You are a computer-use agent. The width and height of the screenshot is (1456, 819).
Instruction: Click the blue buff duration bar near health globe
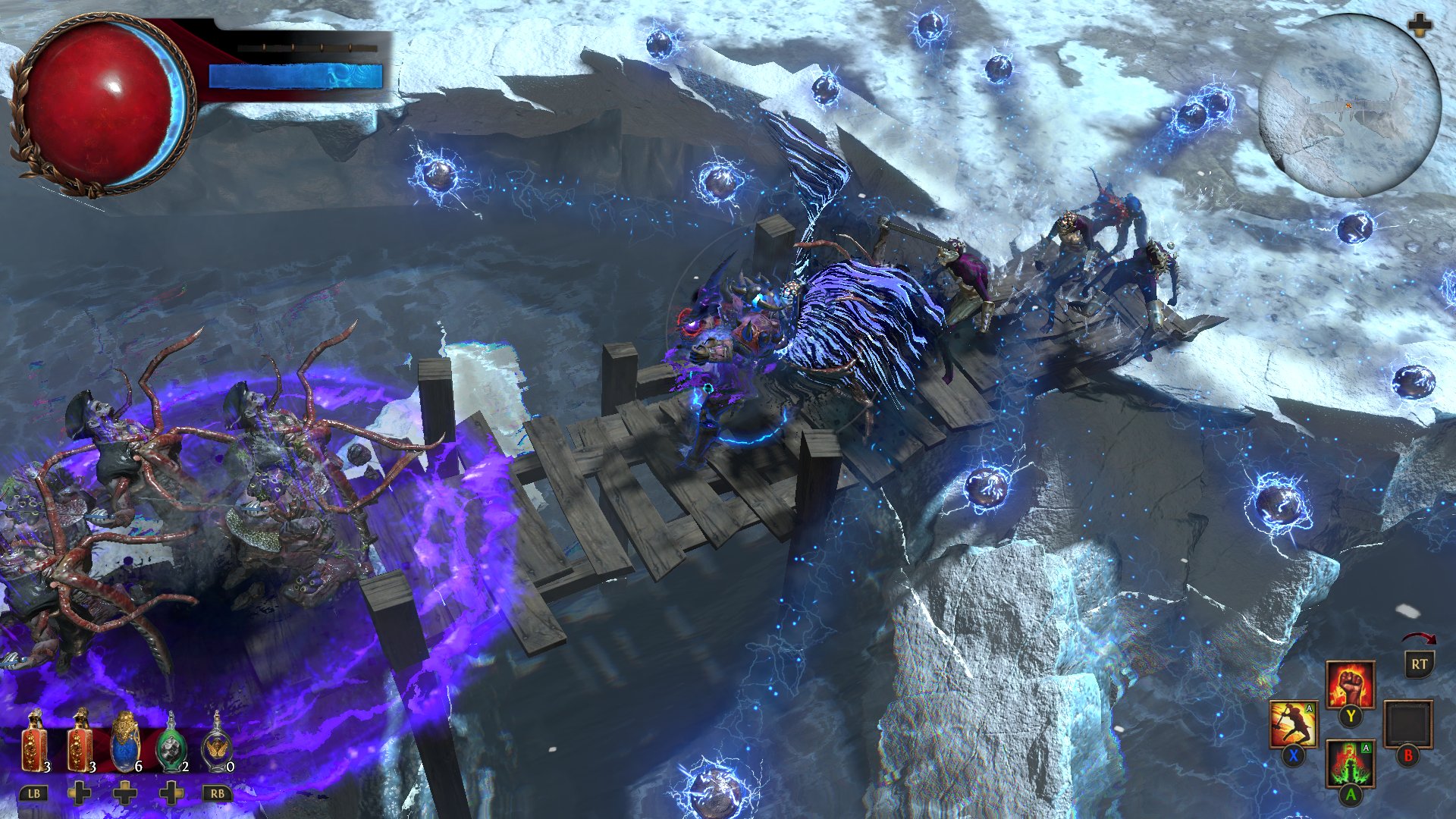296,74
